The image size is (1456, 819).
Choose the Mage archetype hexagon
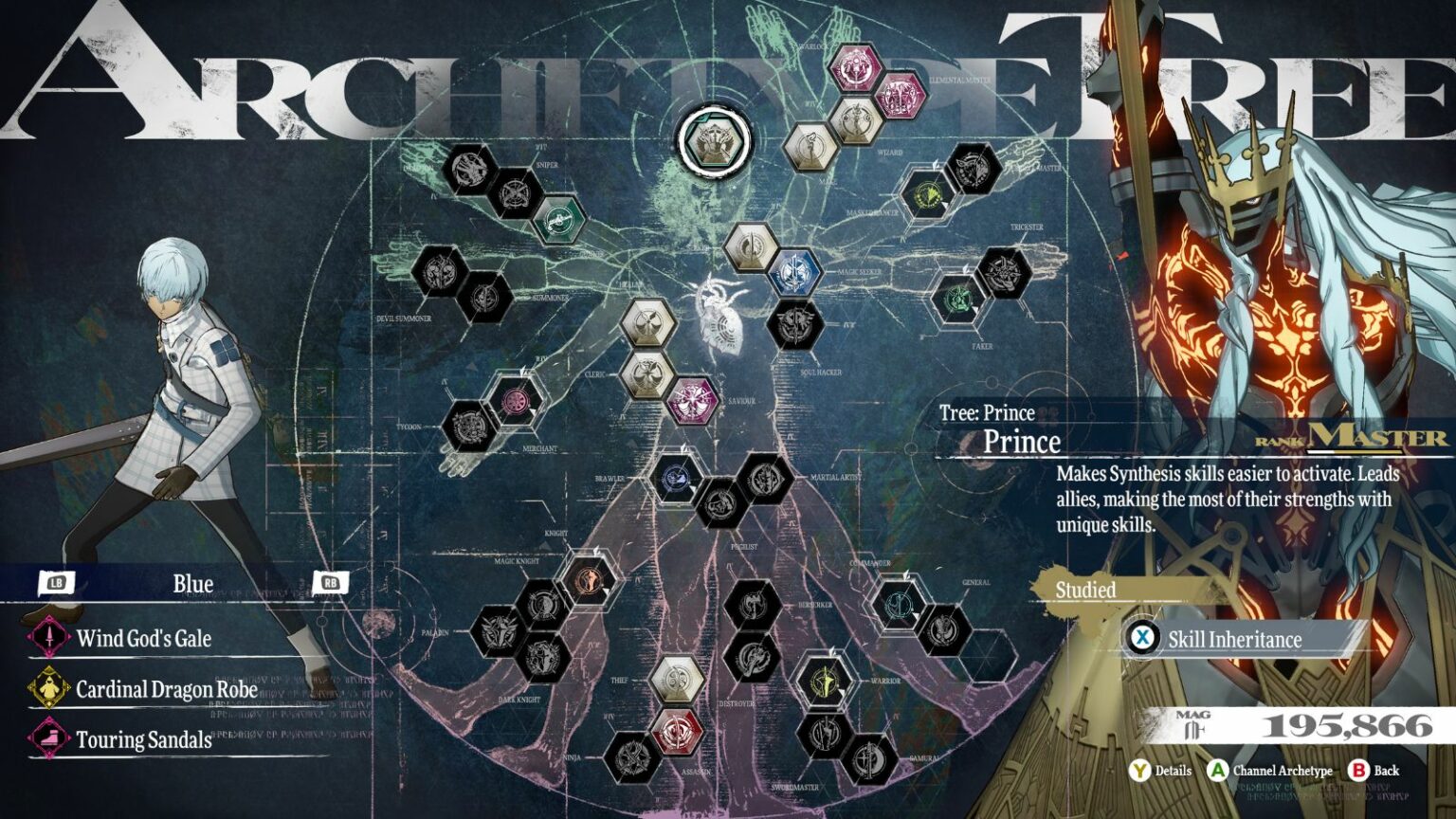pos(810,147)
